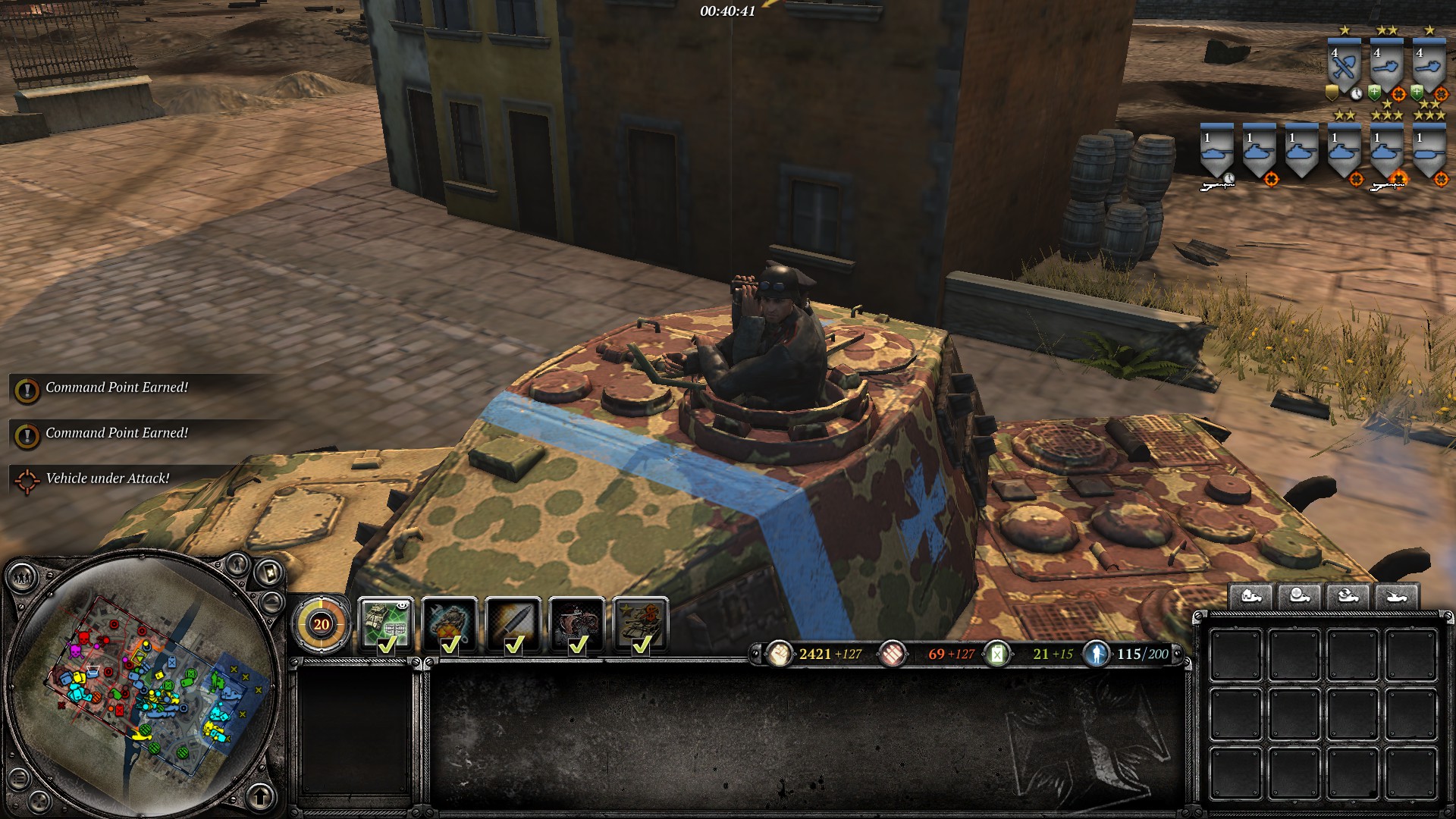Open the artillery gun vehicle tab
Viewport: 1456px width, 819px height.
[1396, 597]
